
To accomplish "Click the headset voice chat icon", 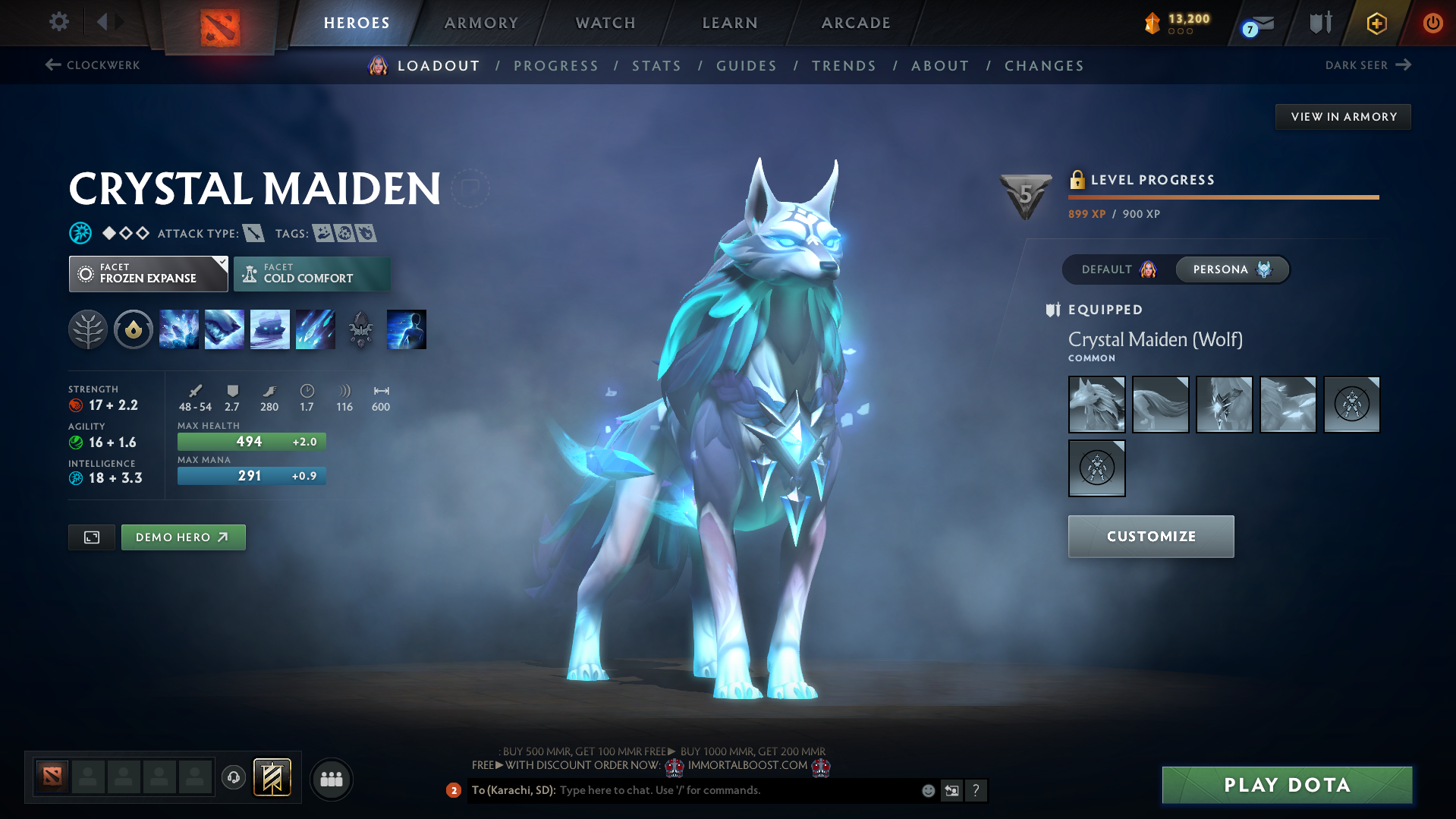I will pyautogui.click(x=233, y=778).
